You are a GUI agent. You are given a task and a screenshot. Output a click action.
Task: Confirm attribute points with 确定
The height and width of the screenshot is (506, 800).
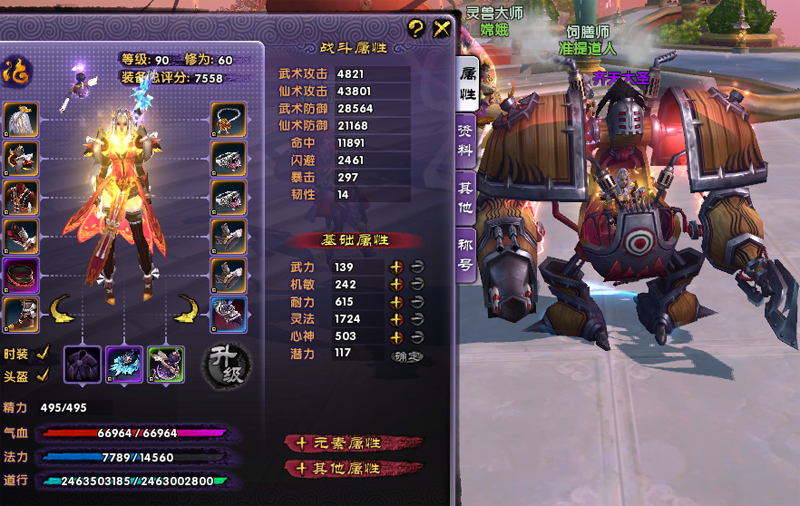coord(407,354)
